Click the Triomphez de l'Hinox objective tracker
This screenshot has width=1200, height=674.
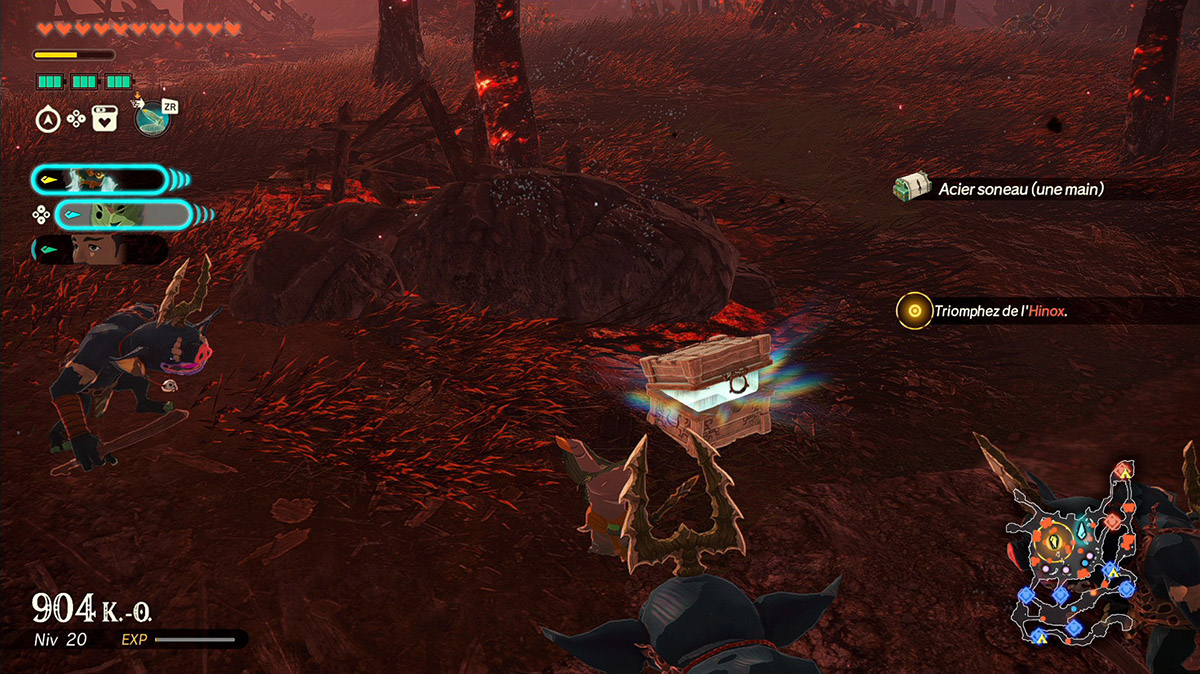1000,311
